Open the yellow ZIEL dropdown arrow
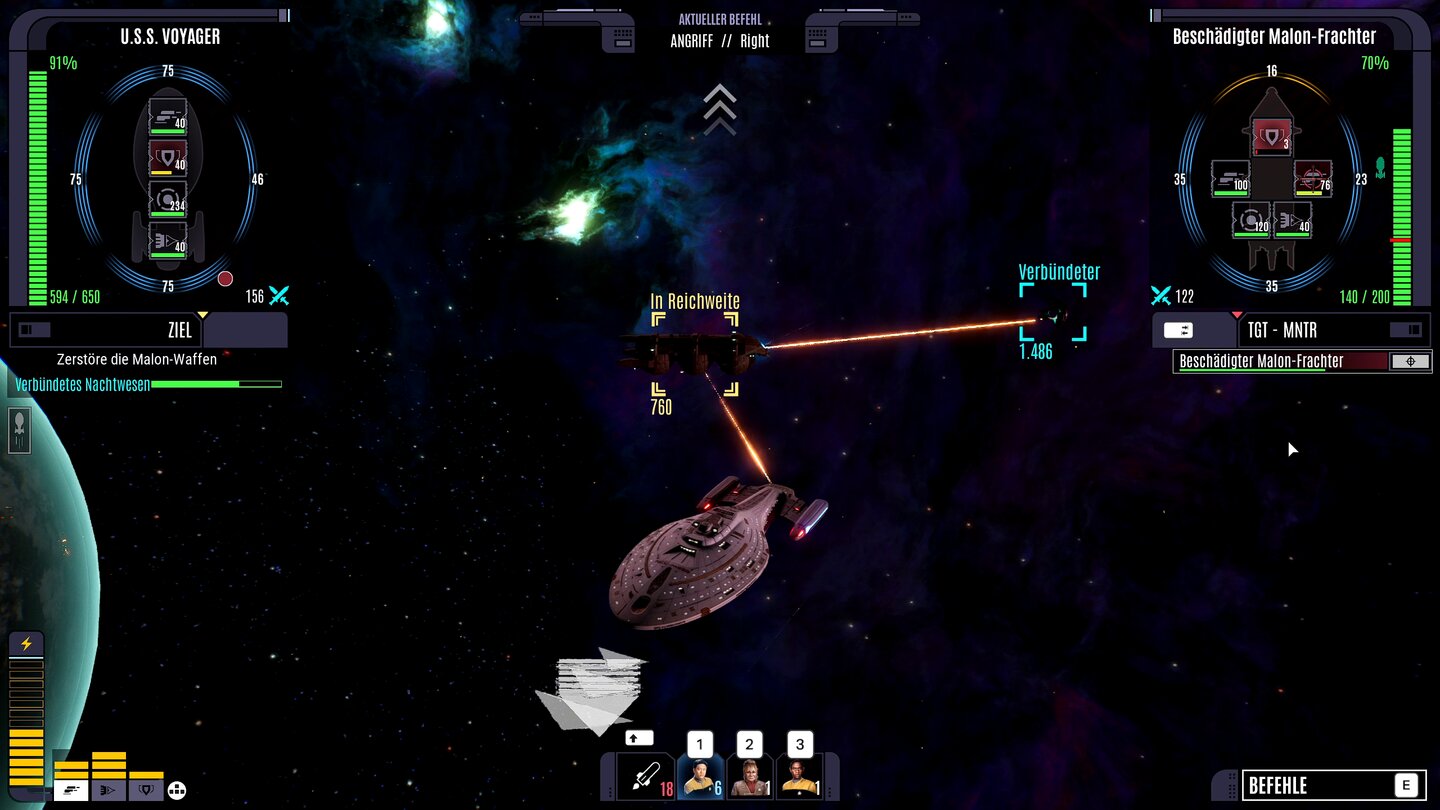The height and width of the screenshot is (810, 1440). coord(200,313)
